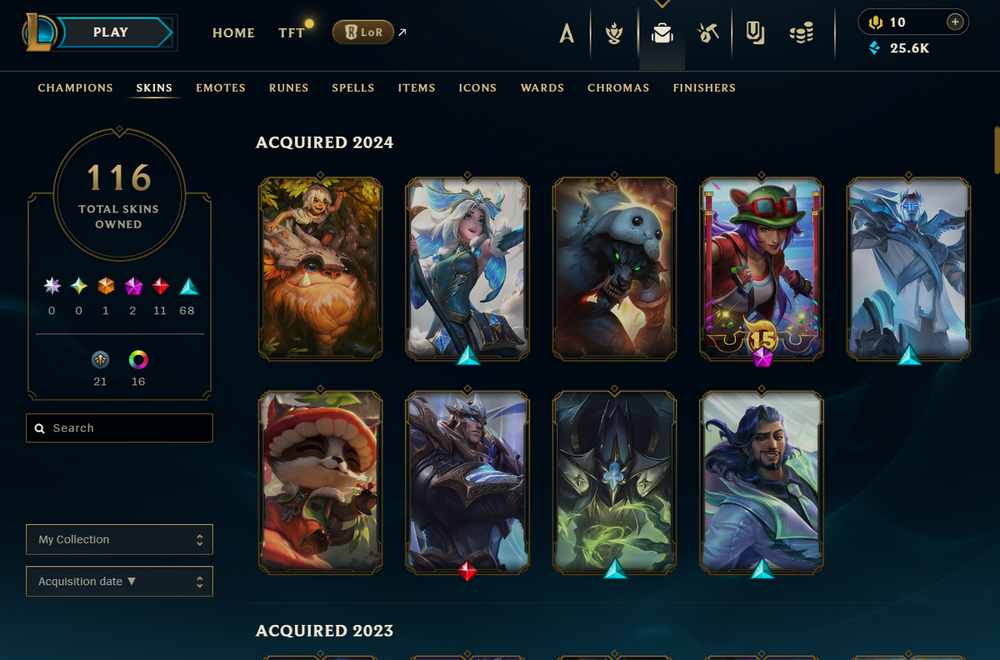Open the Icons tab
The image size is (1000, 660).
(478, 88)
